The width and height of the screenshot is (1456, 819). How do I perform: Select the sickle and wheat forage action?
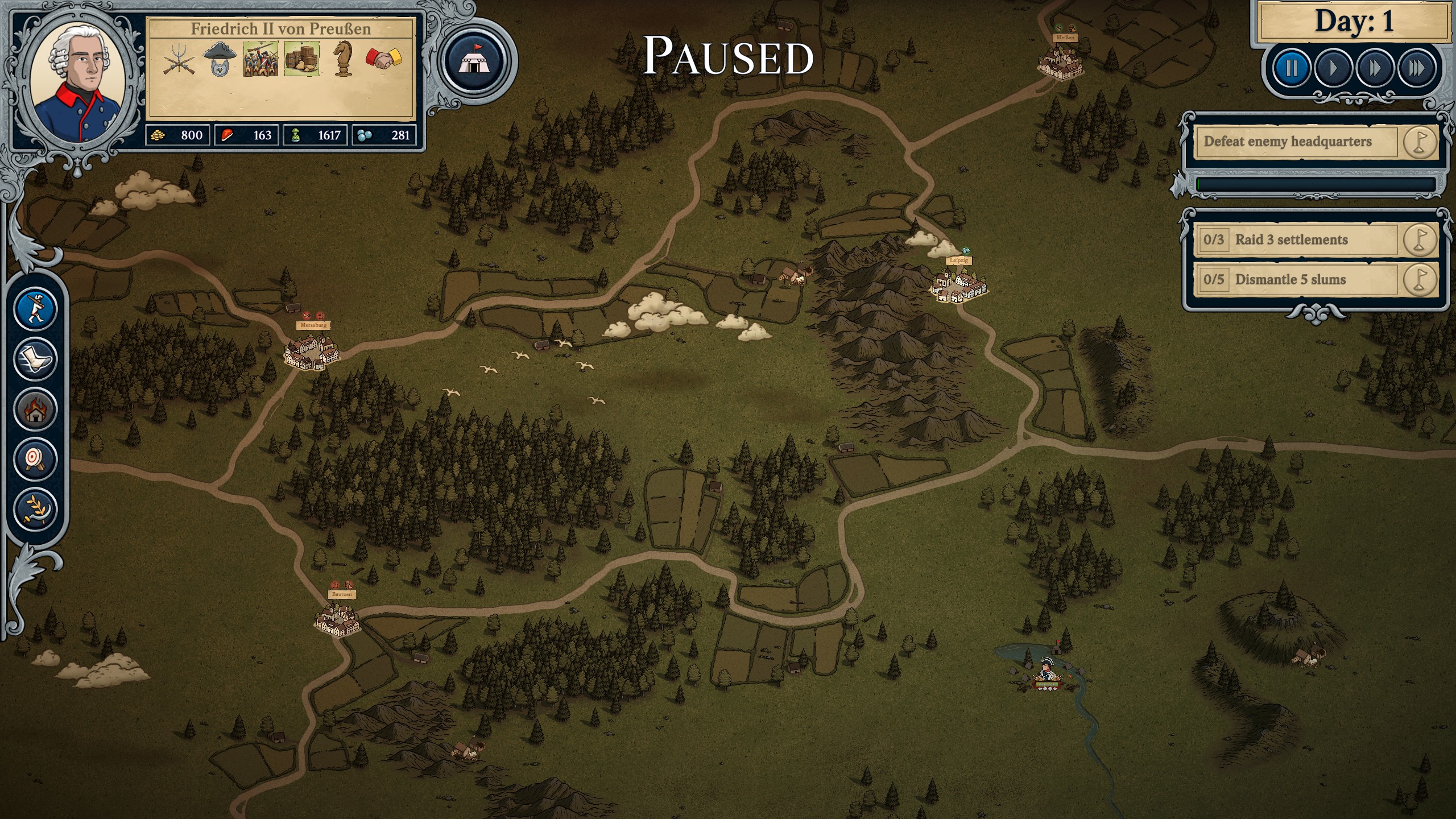pos(35,509)
